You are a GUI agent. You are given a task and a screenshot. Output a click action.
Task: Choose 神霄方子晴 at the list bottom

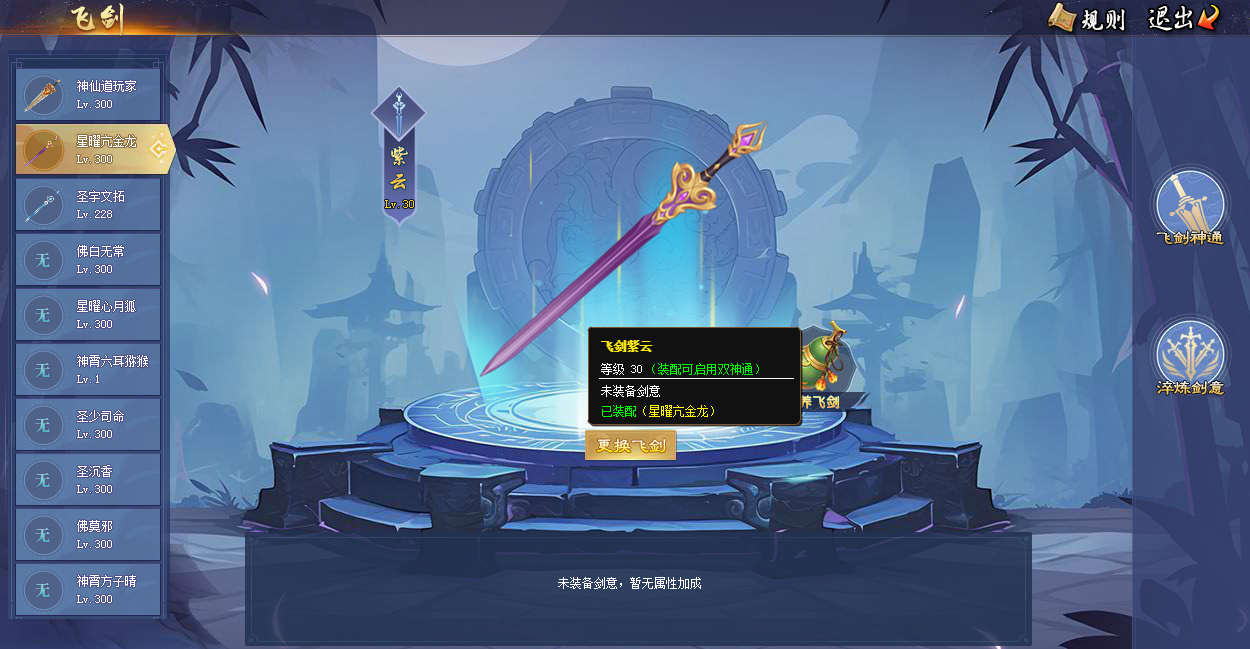pos(88,590)
